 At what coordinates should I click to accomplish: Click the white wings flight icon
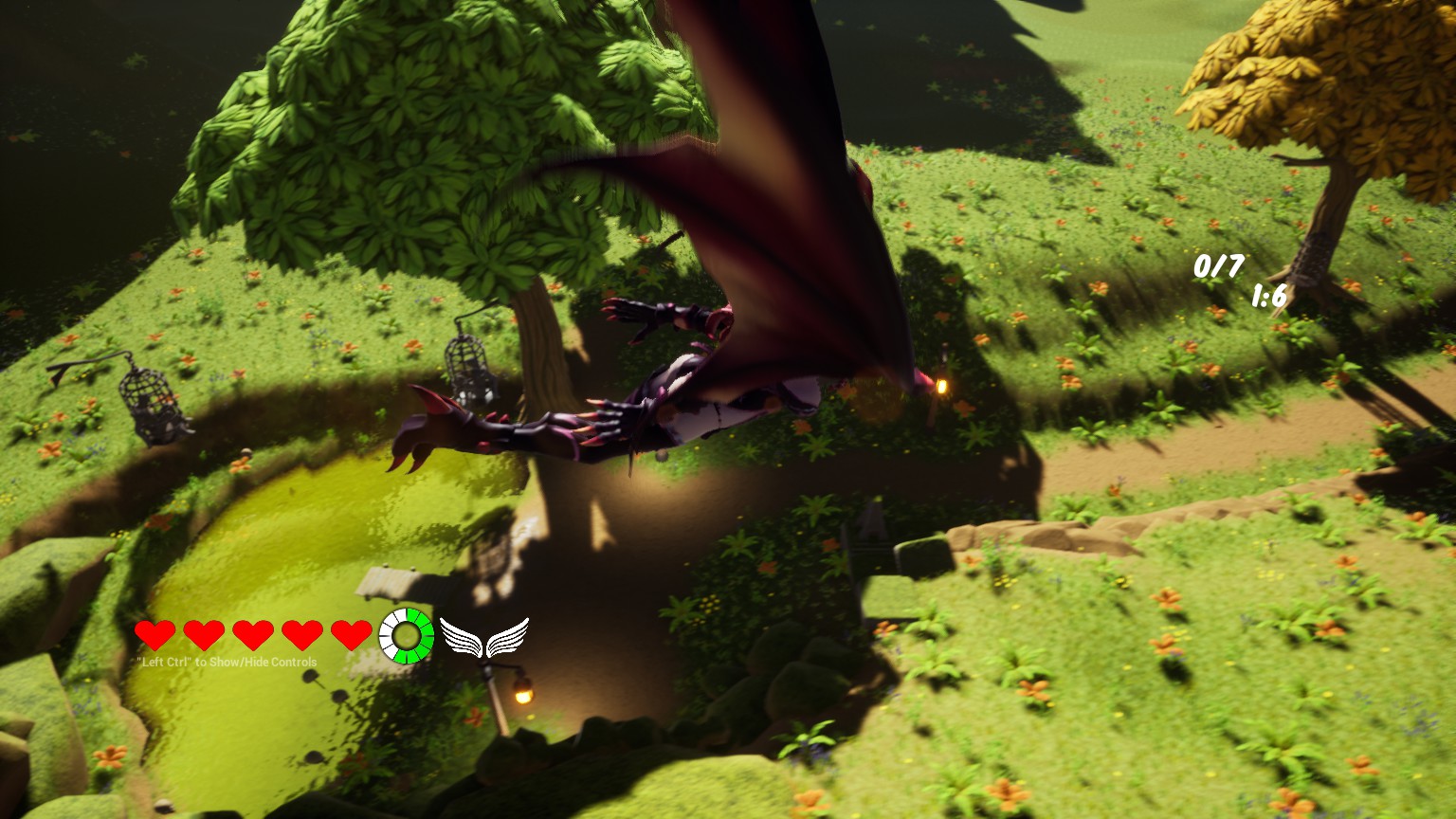(x=484, y=637)
